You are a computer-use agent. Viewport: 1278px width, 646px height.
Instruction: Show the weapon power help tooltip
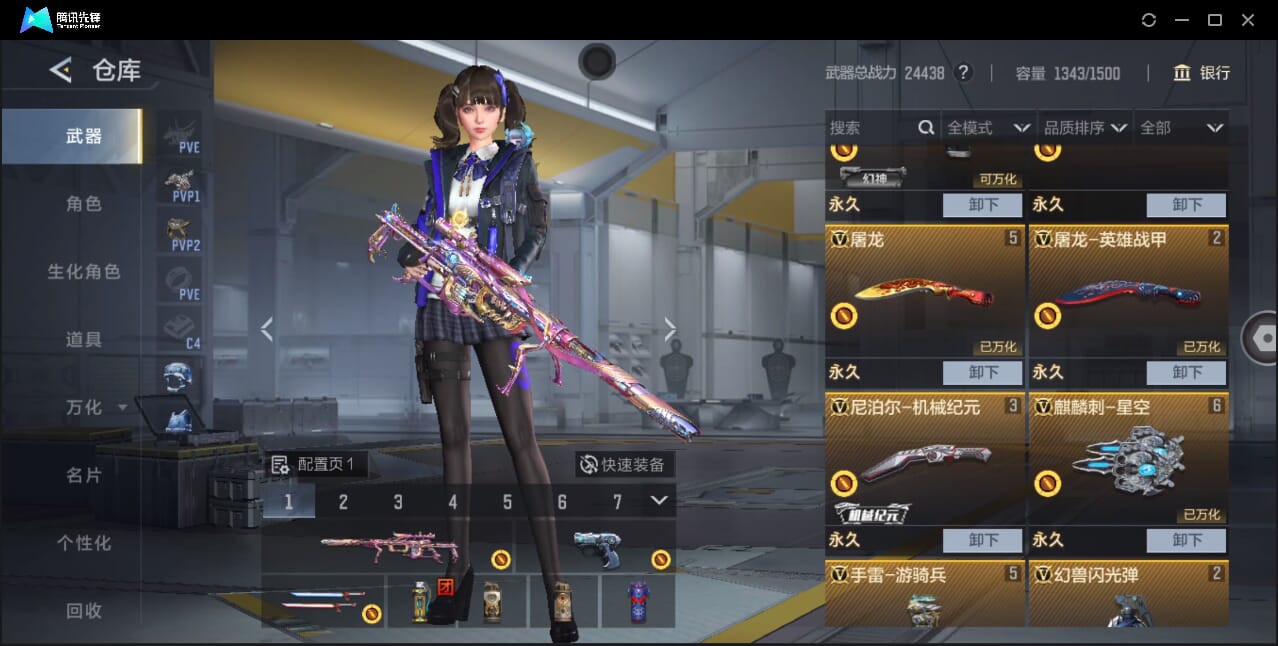(x=963, y=73)
